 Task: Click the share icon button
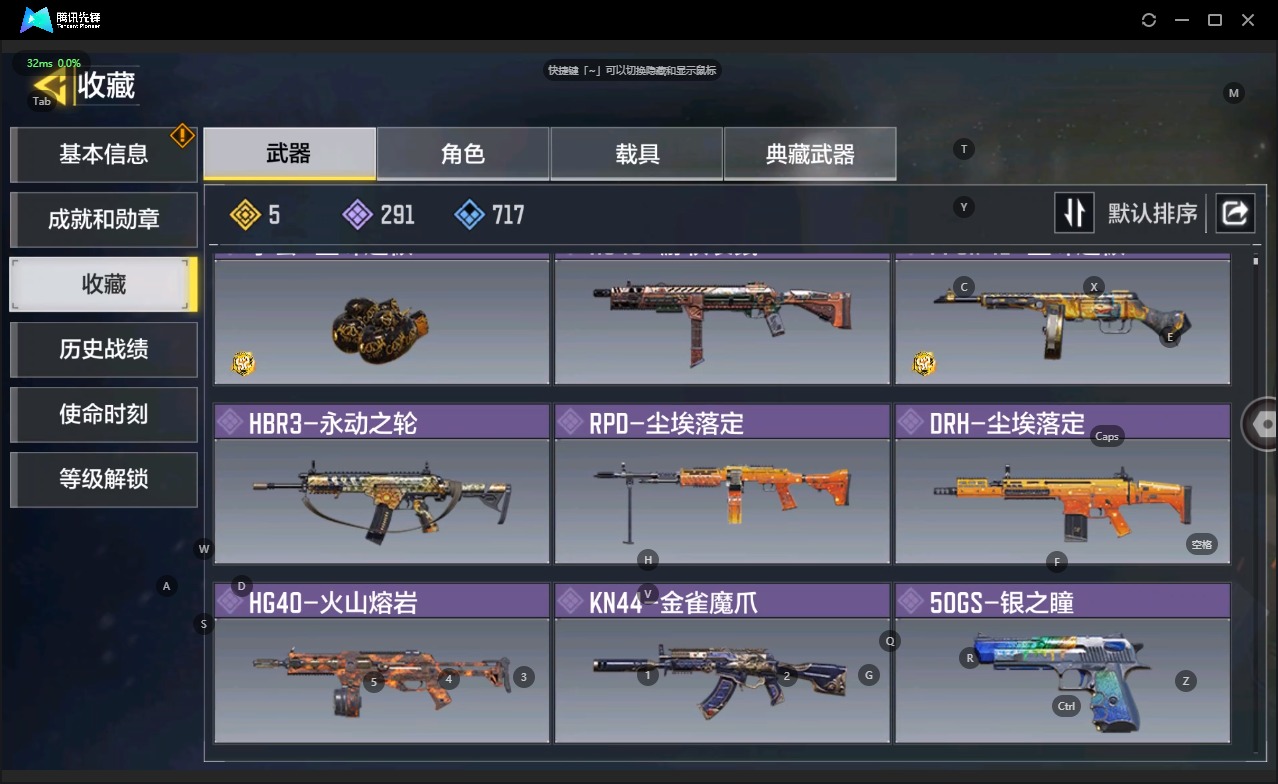click(x=1235, y=213)
